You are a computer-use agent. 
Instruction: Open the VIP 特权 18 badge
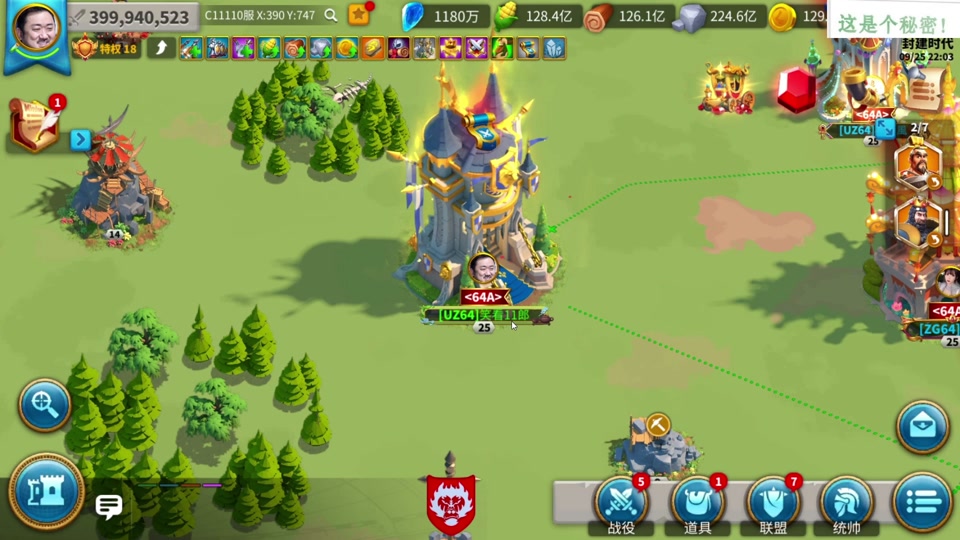106,48
